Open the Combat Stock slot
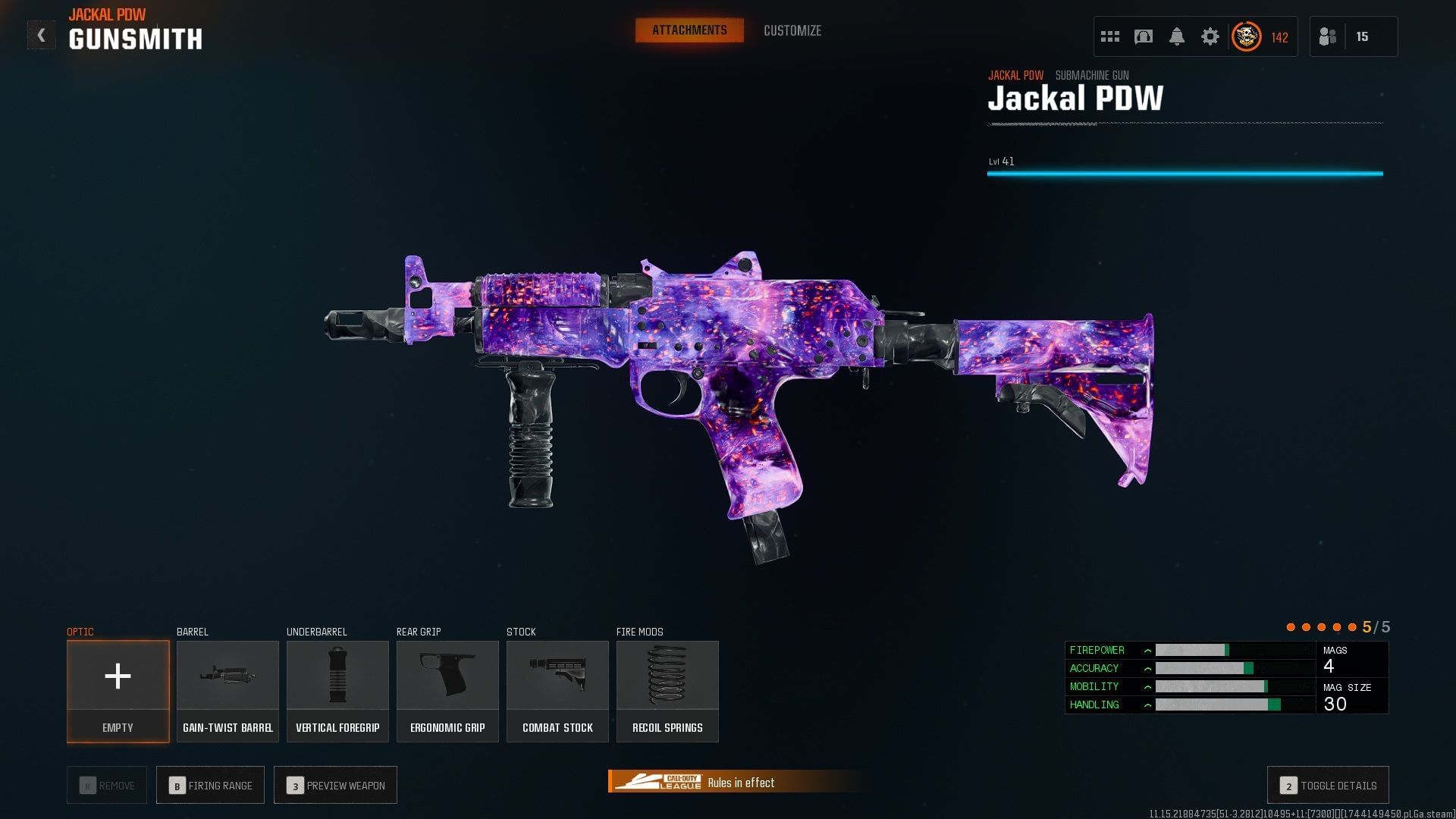 (x=557, y=691)
